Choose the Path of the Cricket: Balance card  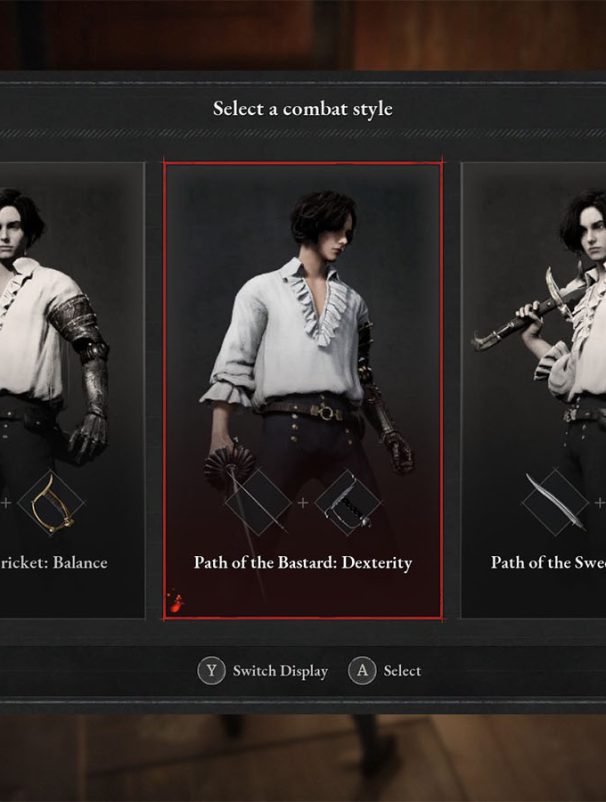tap(68, 390)
